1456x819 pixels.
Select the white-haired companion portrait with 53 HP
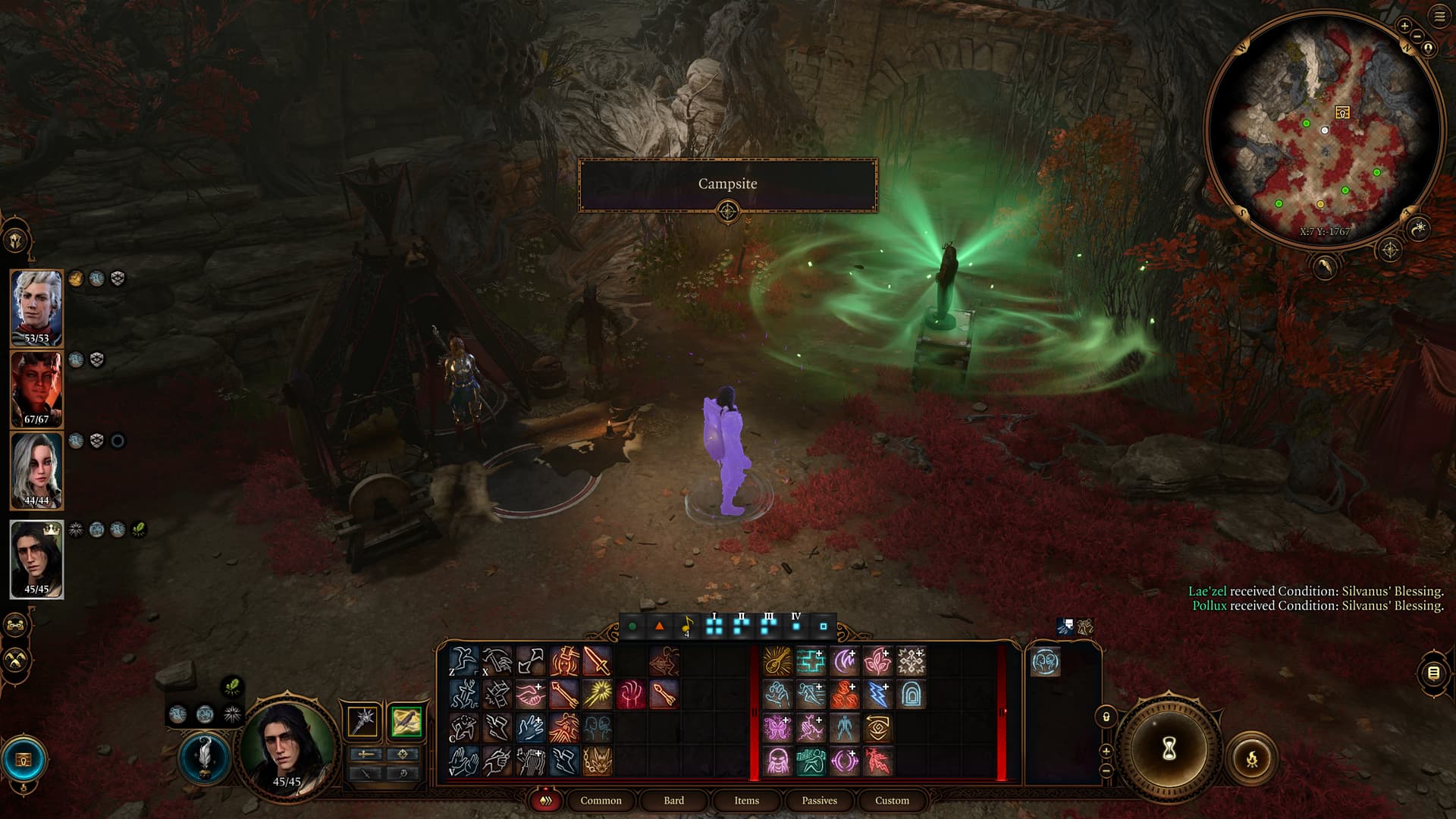pyautogui.click(x=36, y=307)
